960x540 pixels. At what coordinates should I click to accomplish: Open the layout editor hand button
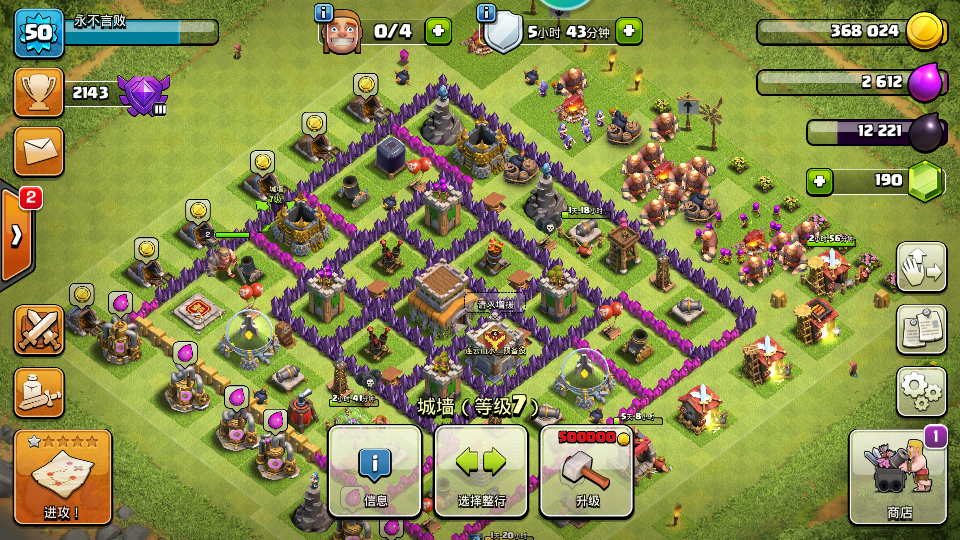tap(921, 267)
